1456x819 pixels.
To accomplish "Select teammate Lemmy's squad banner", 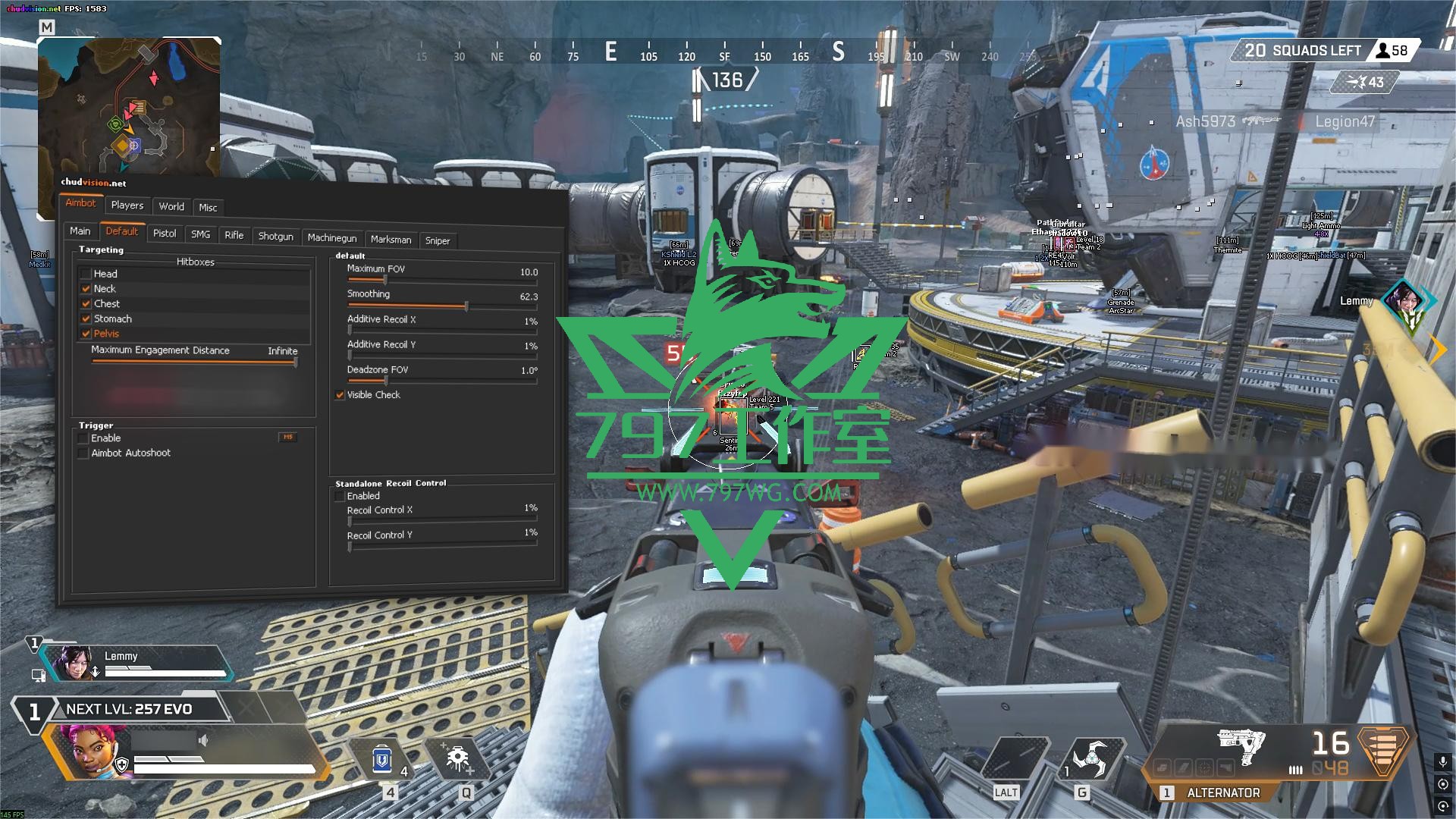I will [x=136, y=662].
